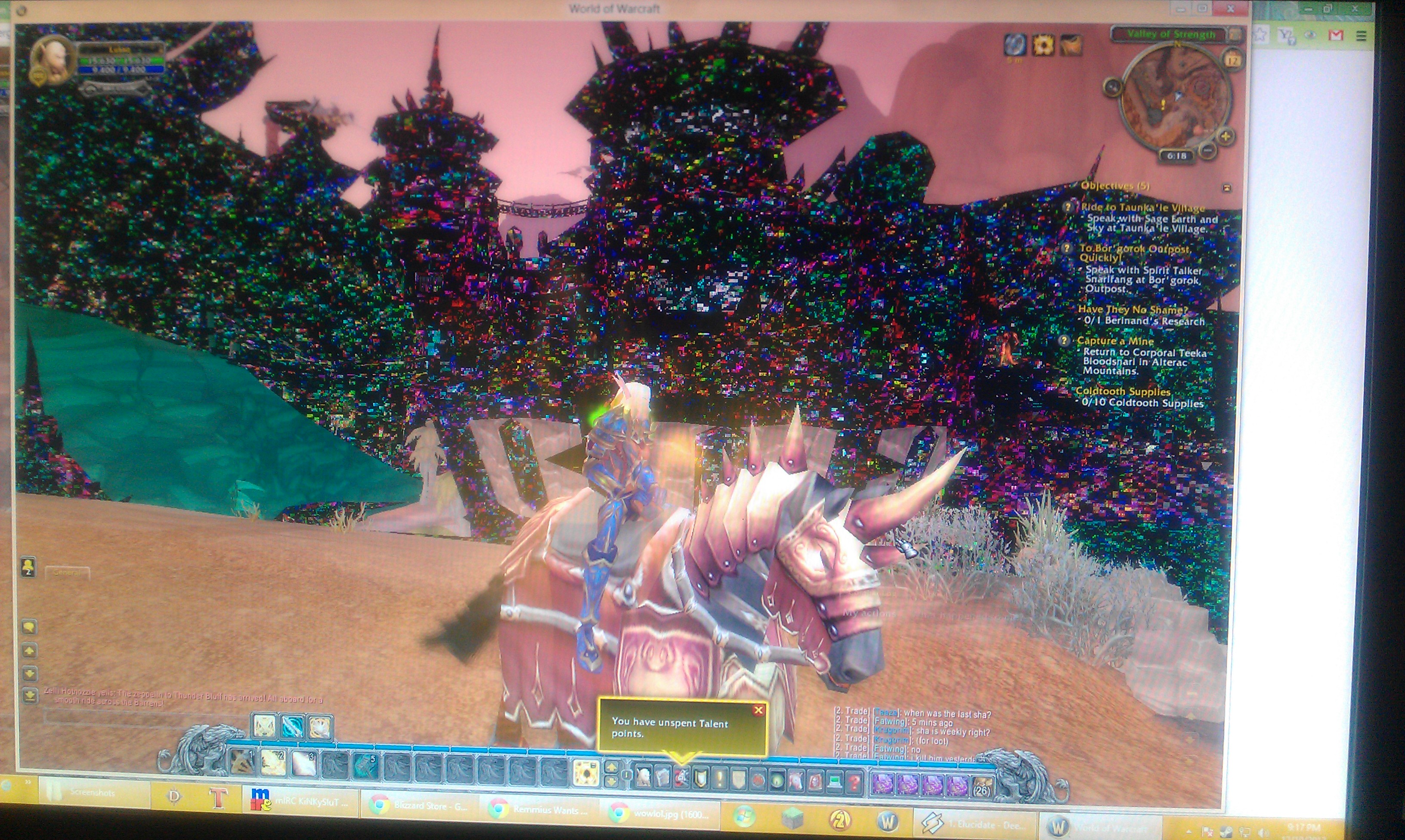Select the Capture a Mine quest
1405x840 pixels.
pos(1115,341)
